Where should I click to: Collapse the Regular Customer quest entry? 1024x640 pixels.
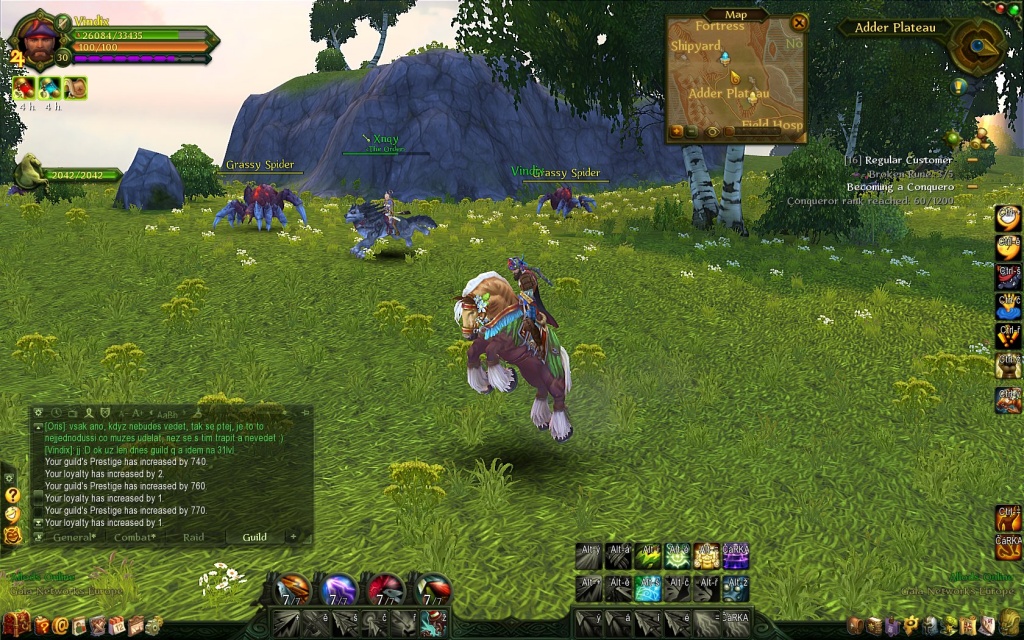pos(973,160)
